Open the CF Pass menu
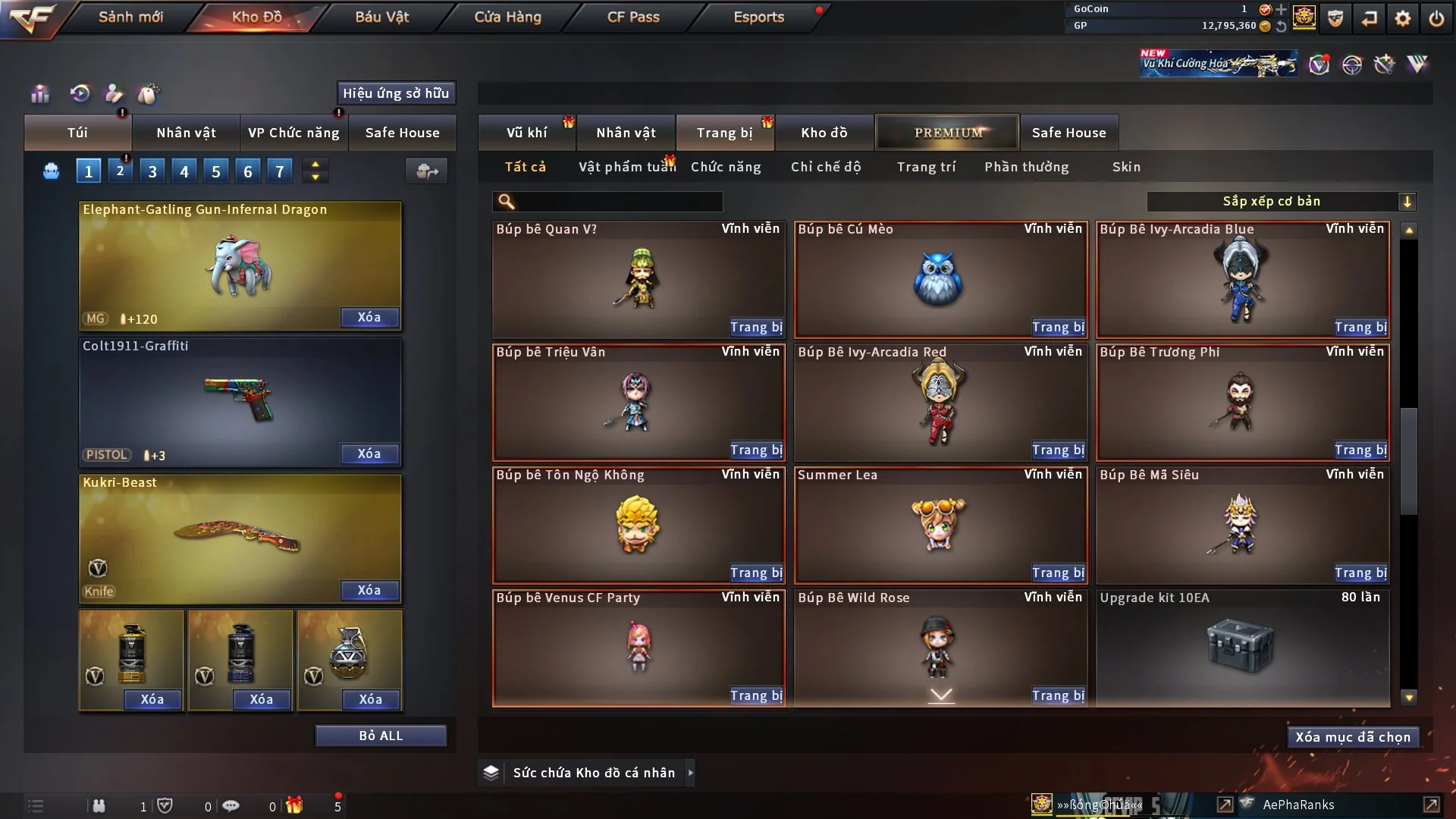Viewport: 1456px width, 819px height. coord(633,17)
